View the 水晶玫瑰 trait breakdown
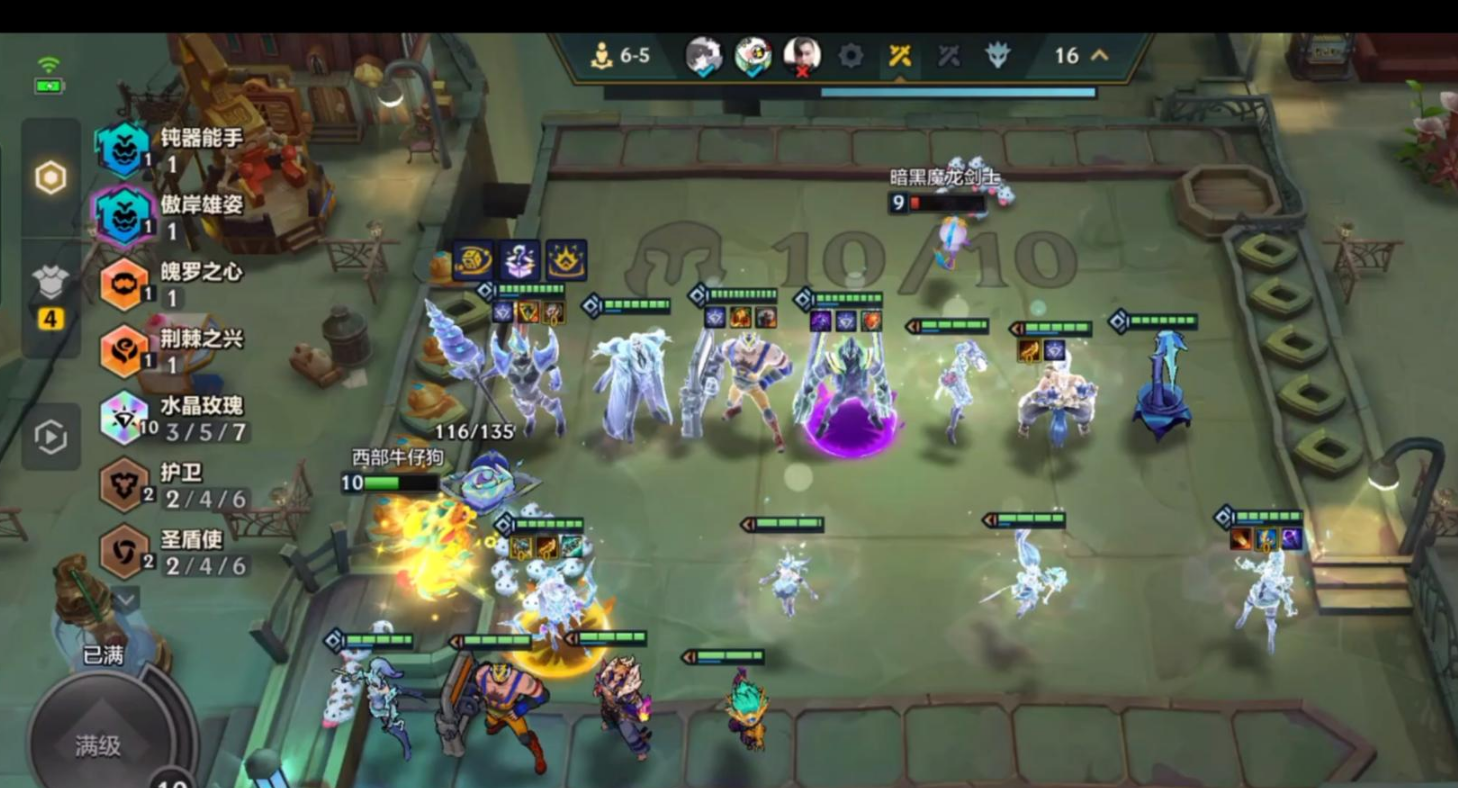The width and height of the screenshot is (1458, 788). pyautogui.click(x=124, y=418)
